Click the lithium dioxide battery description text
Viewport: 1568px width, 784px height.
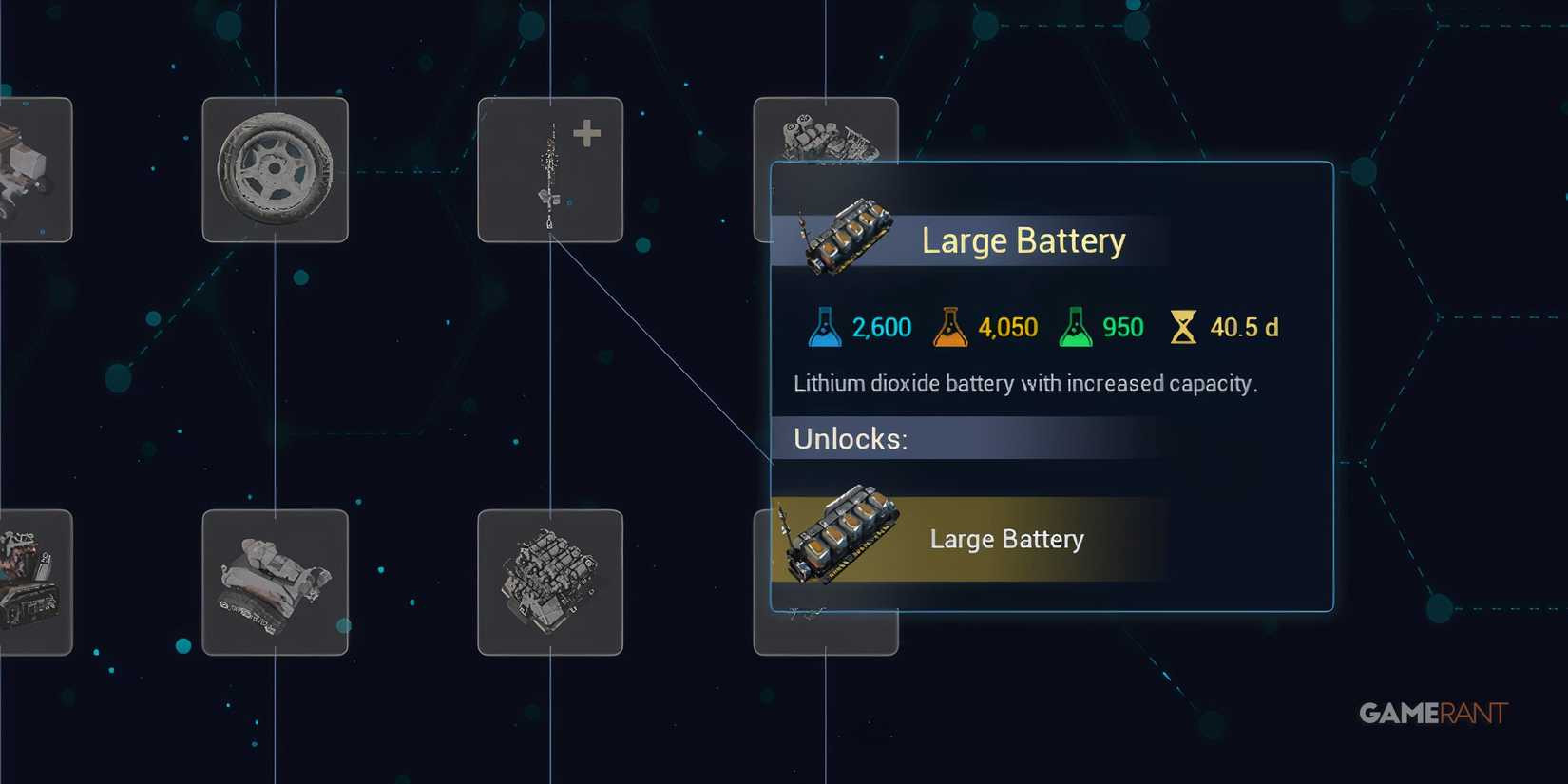[x=1025, y=383]
